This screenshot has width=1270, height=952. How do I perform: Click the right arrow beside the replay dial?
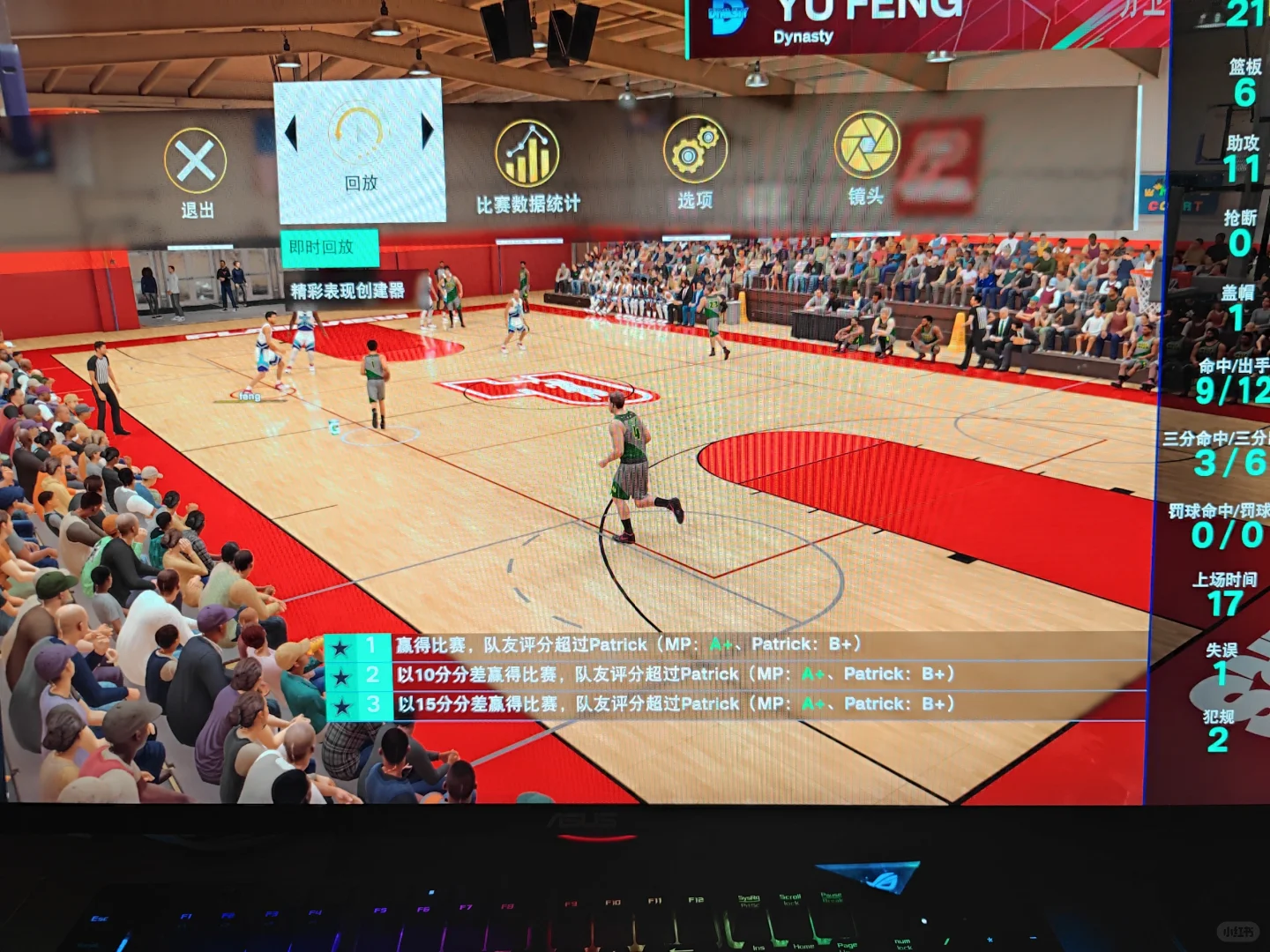click(x=428, y=130)
